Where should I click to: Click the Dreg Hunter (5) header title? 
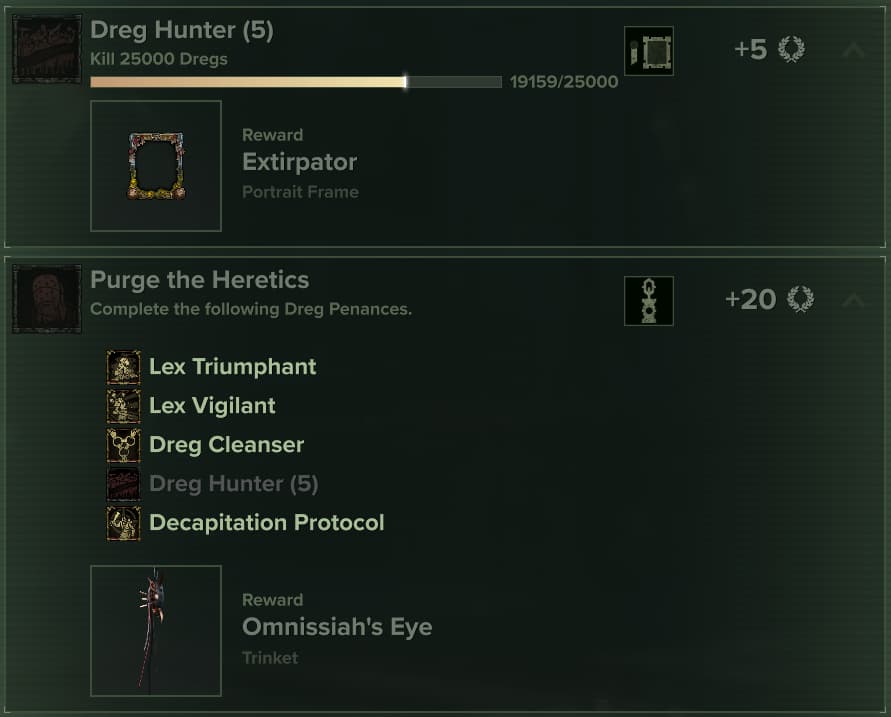pos(181,31)
